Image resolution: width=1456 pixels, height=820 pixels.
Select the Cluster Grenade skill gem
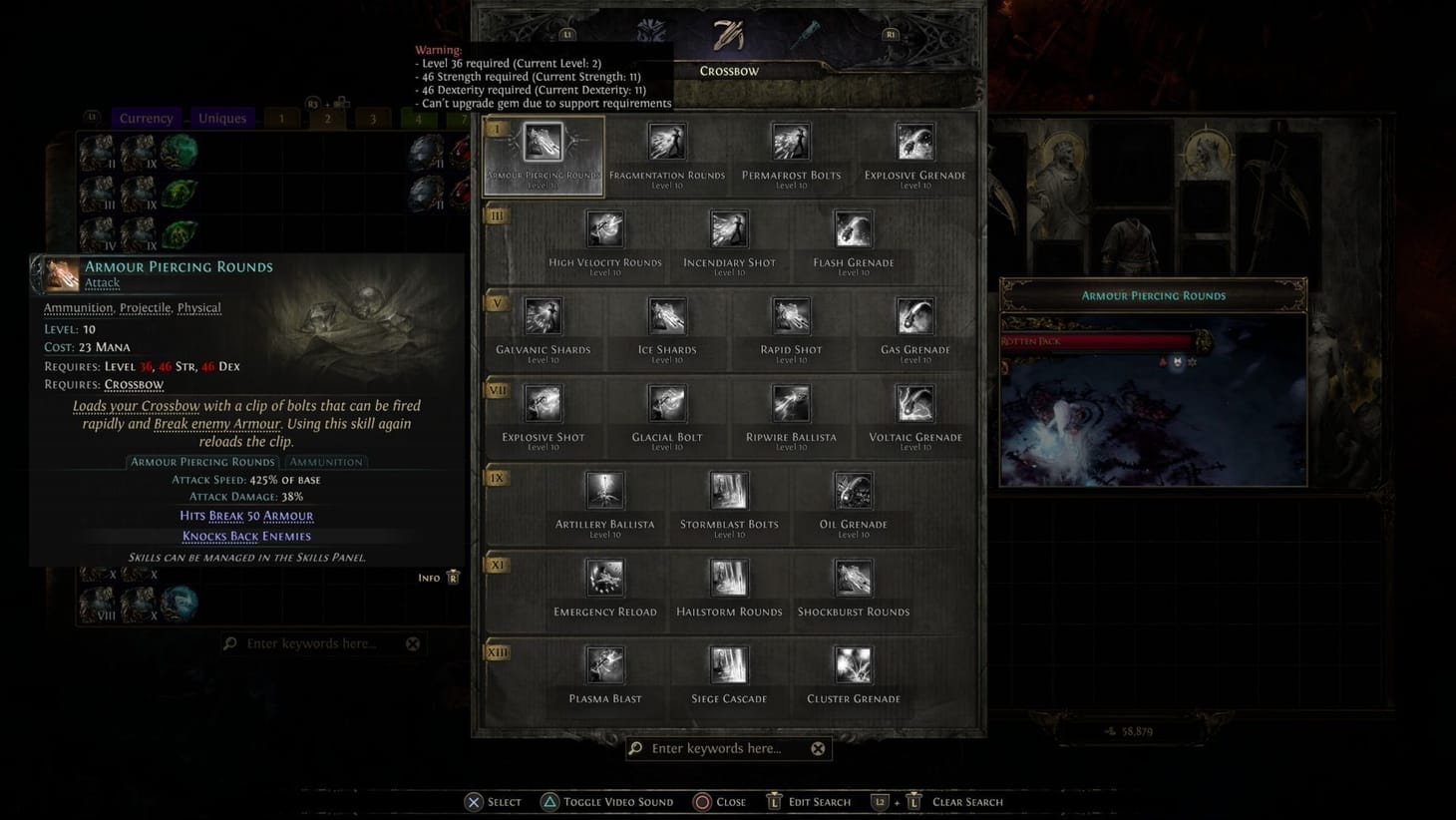point(853,664)
